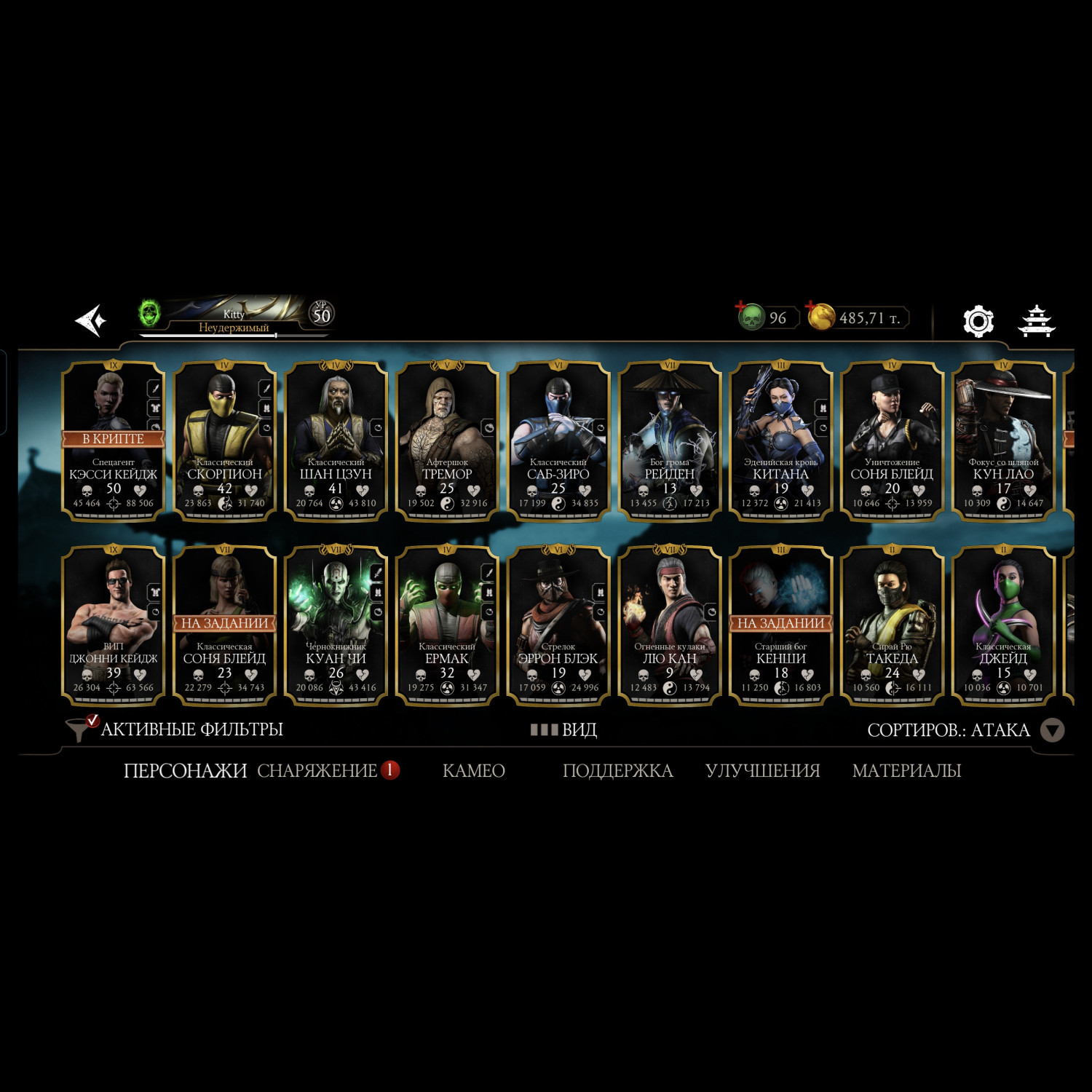Select the Cassie Cage character card
This screenshot has width=1092, height=1092.
tap(114, 440)
